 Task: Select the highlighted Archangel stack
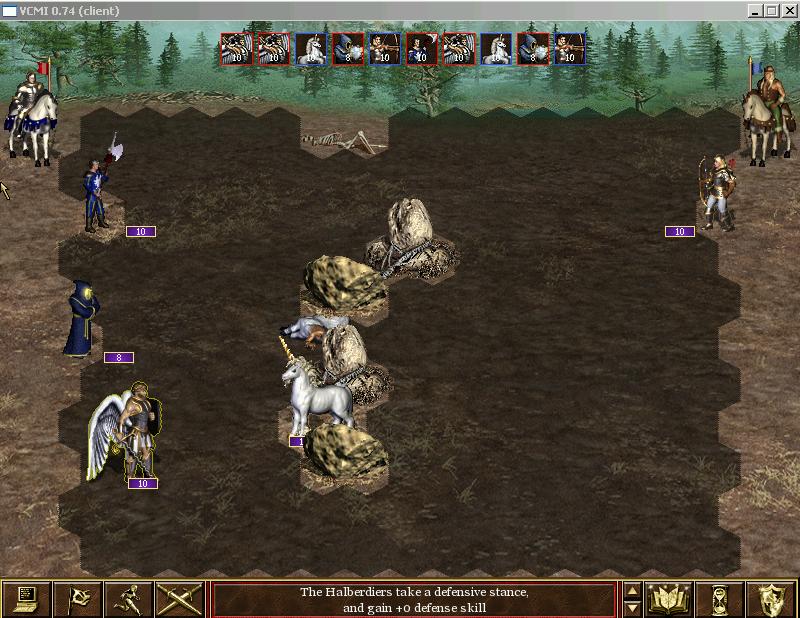[x=126, y=434]
